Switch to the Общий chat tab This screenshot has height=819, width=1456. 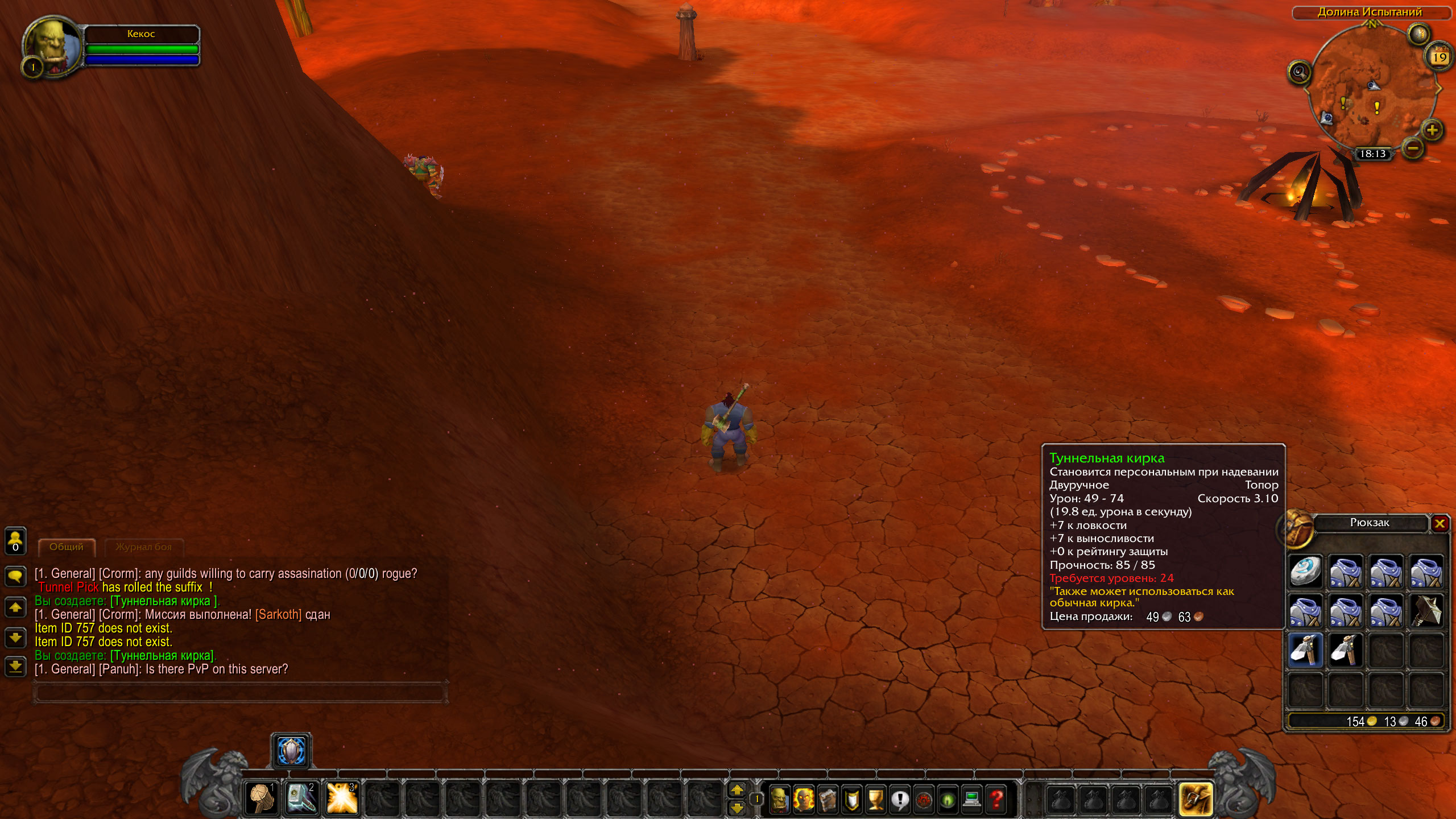[67, 547]
